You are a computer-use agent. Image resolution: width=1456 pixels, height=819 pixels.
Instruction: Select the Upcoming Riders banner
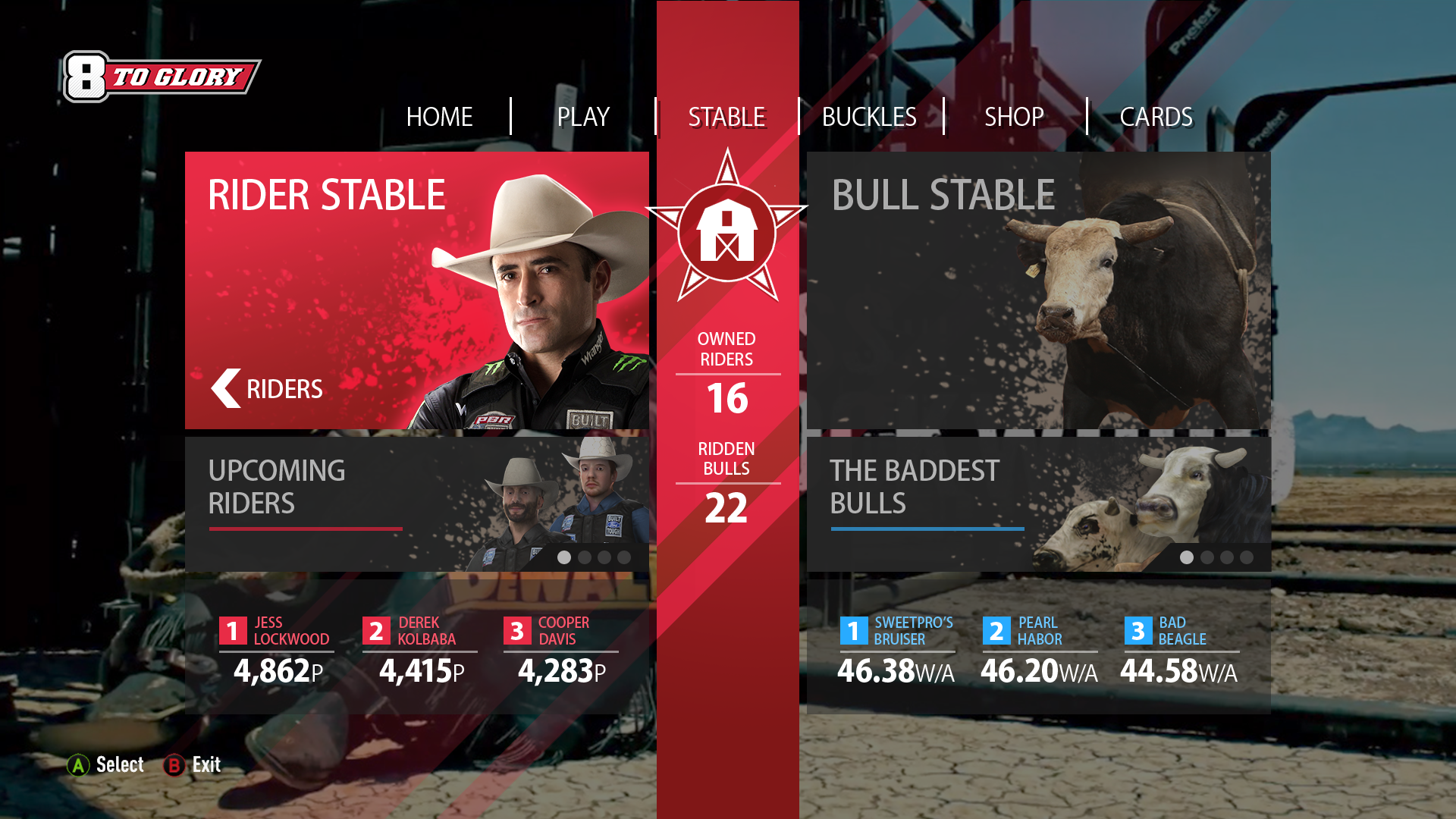[x=416, y=504]
